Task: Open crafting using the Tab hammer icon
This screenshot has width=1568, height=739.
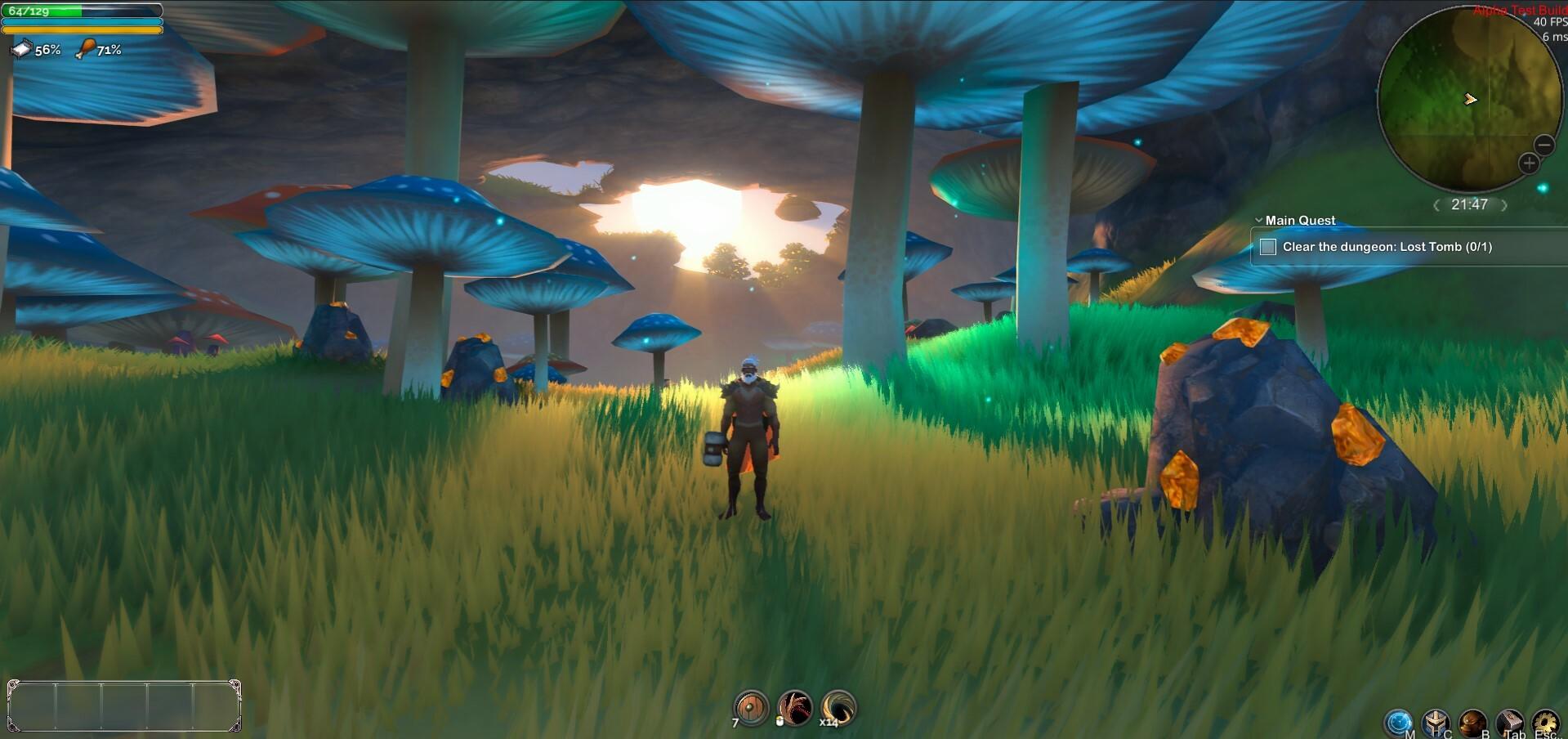Action: [x=1509, y=722]
